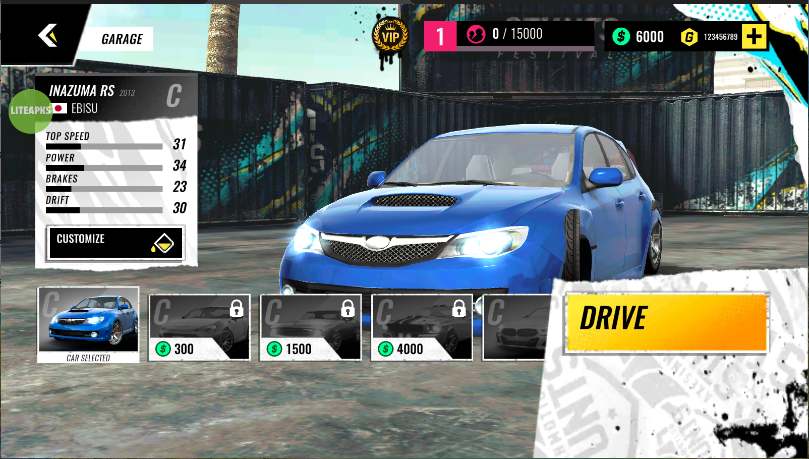Go back using the arrow button
This screenshot has height=459, width=809.
48,36
